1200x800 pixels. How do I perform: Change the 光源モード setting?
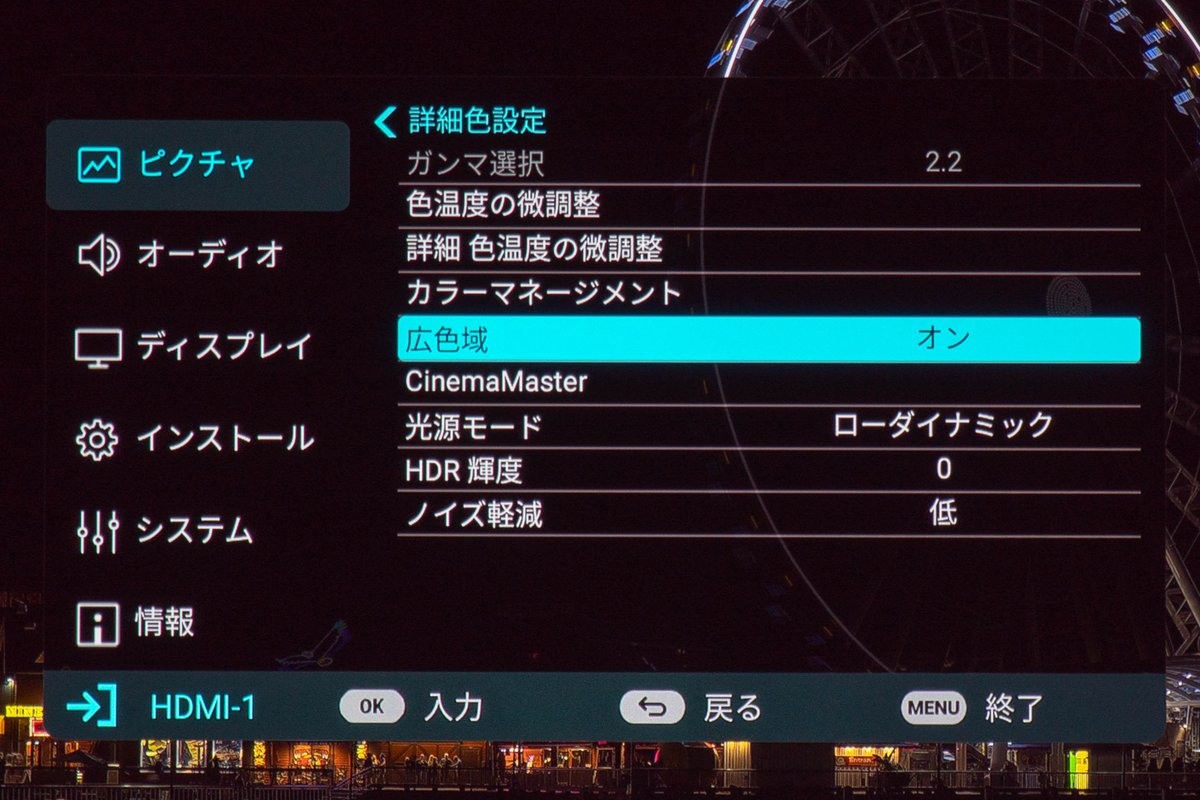768,426
